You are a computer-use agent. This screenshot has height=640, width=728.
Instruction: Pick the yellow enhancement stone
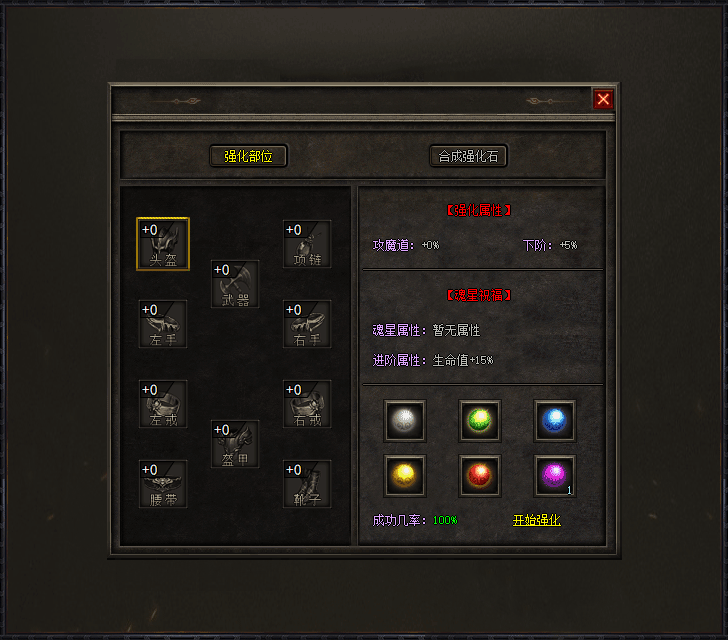(x=405, y=476)
